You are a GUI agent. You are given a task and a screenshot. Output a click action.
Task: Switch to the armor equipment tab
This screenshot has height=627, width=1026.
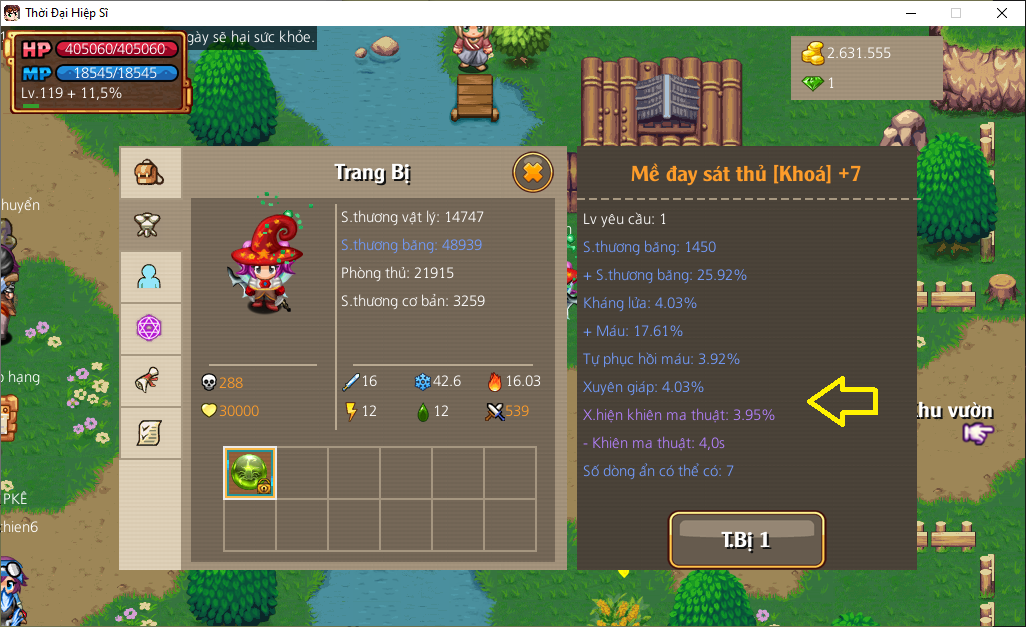150,225
